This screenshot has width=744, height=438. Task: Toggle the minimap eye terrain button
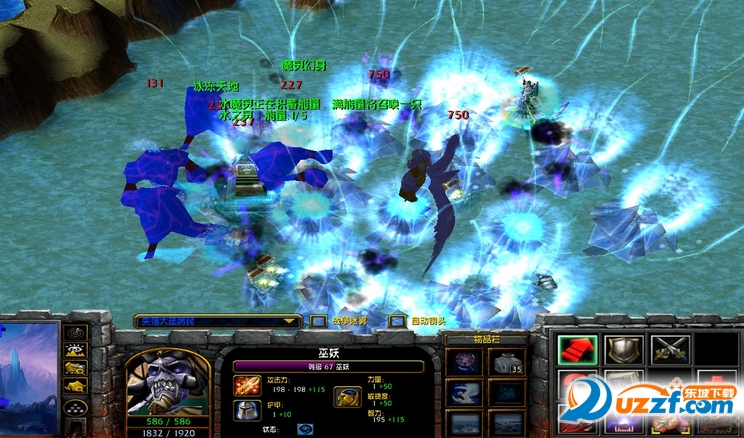pyautogui.click(x=76, y=351)
